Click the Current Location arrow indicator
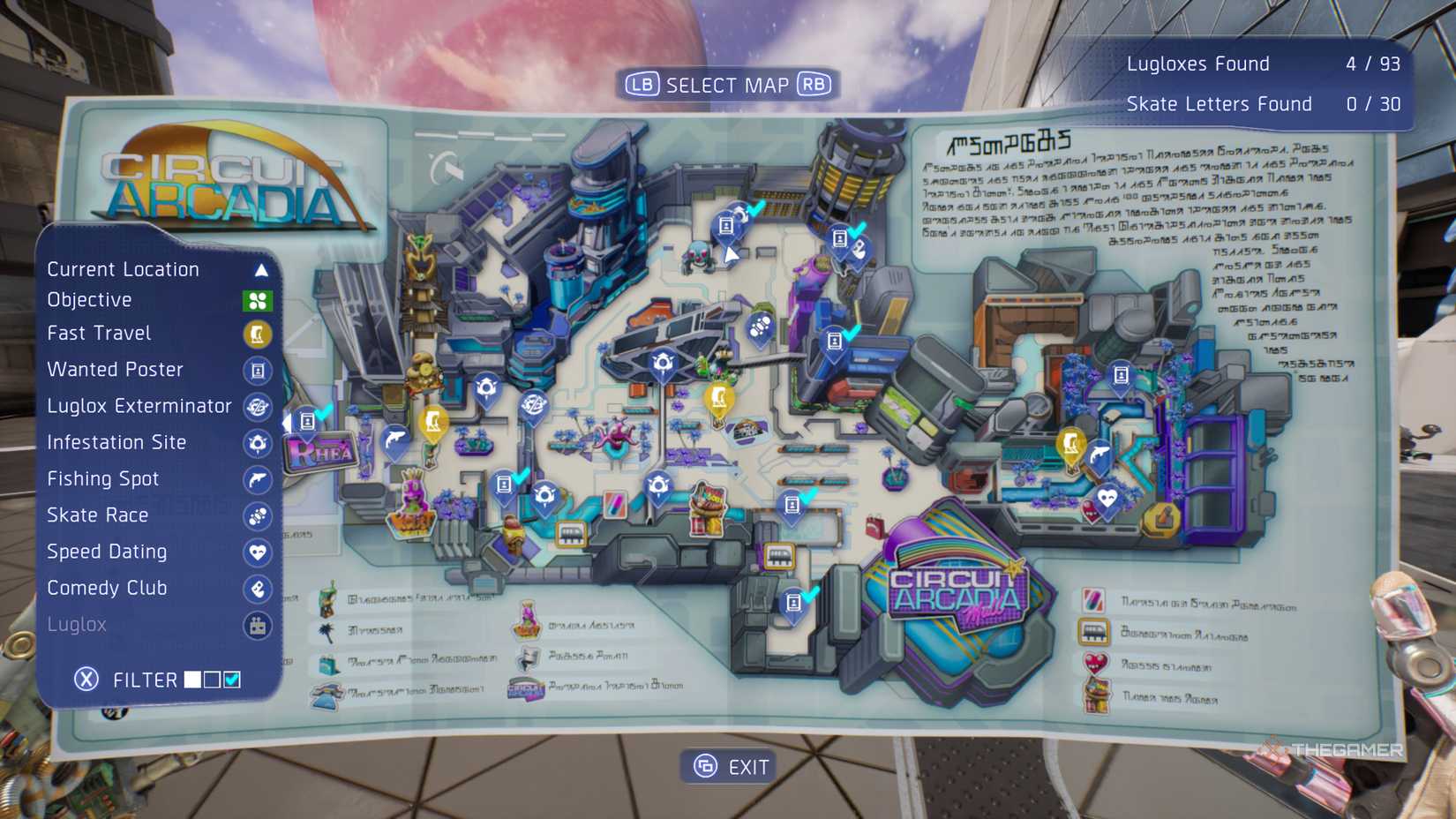The width and height of the screenshot is (1456, 819). (x=260, y=269)
